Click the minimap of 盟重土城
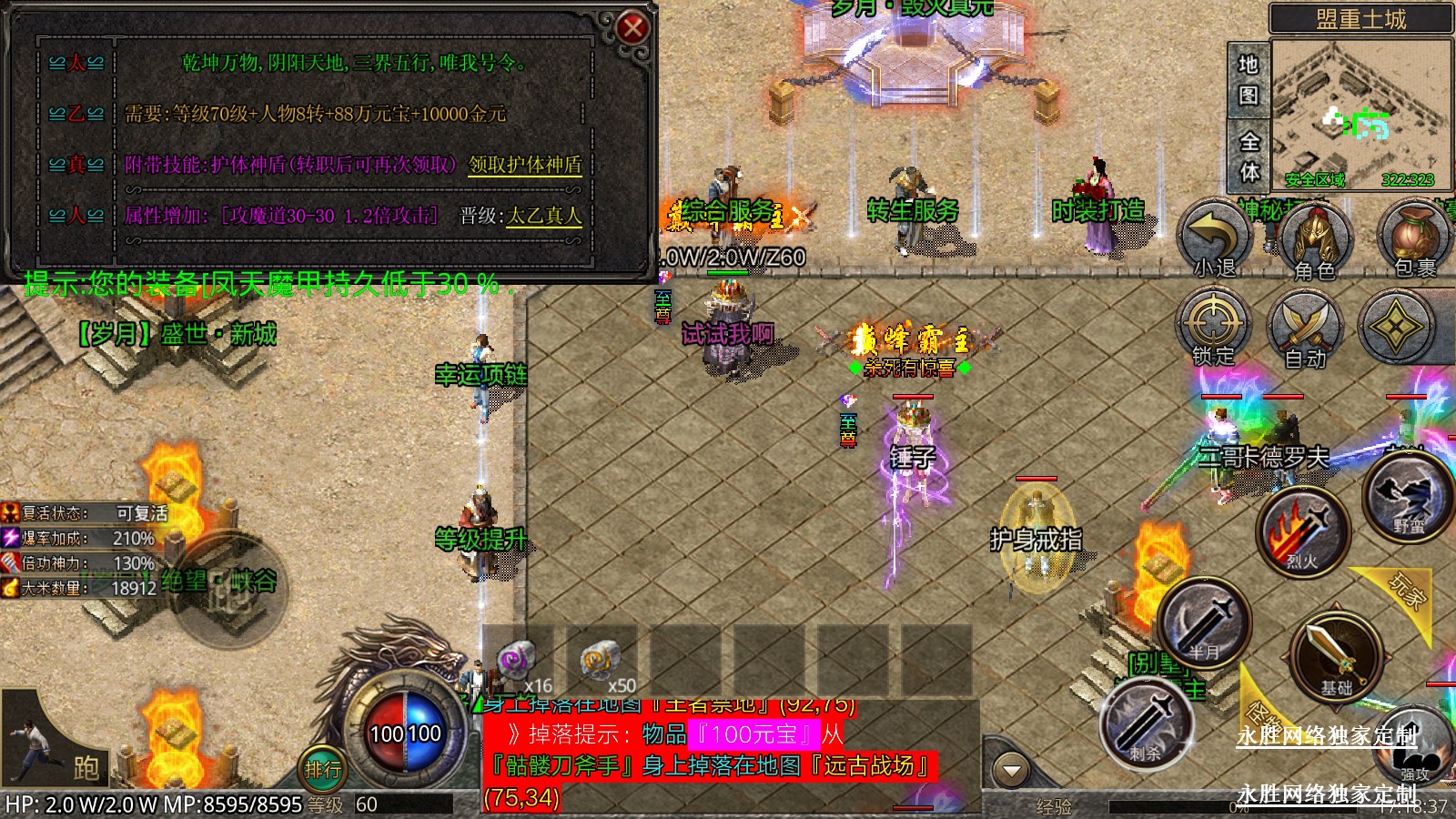 pyautogui.click(x=1361, y=113)
